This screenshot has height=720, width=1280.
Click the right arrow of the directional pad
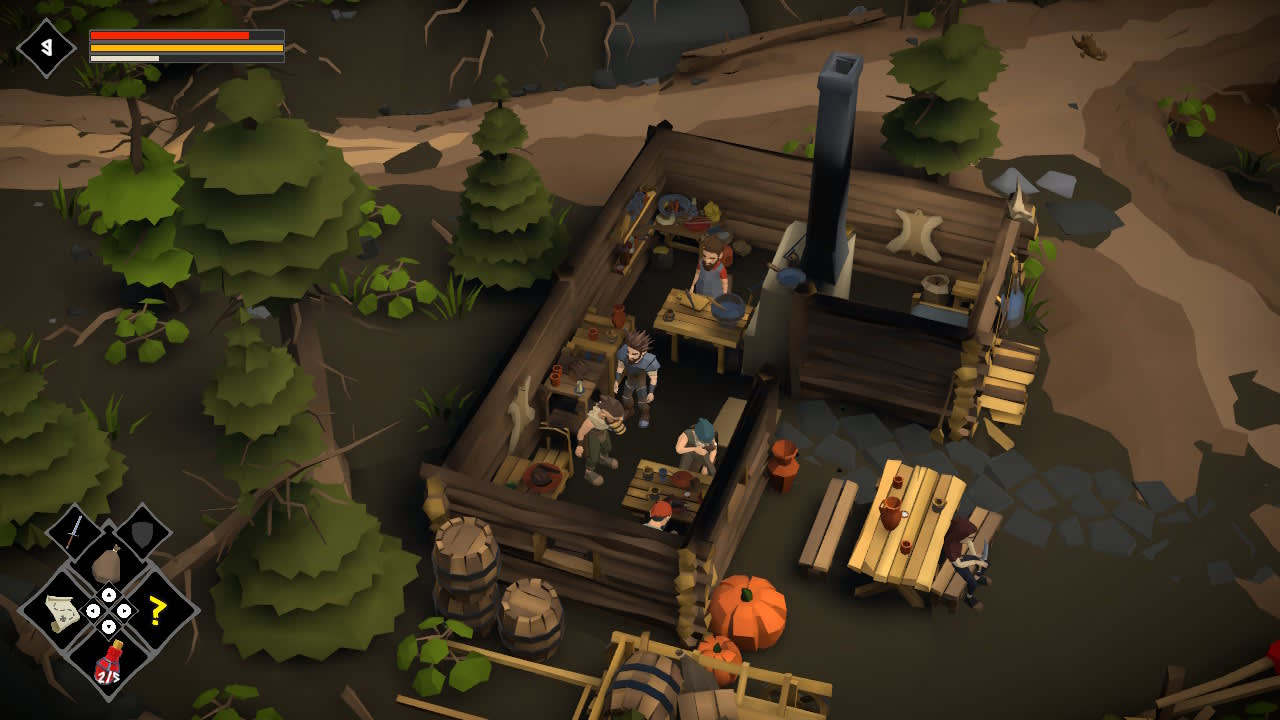point(124,610)
